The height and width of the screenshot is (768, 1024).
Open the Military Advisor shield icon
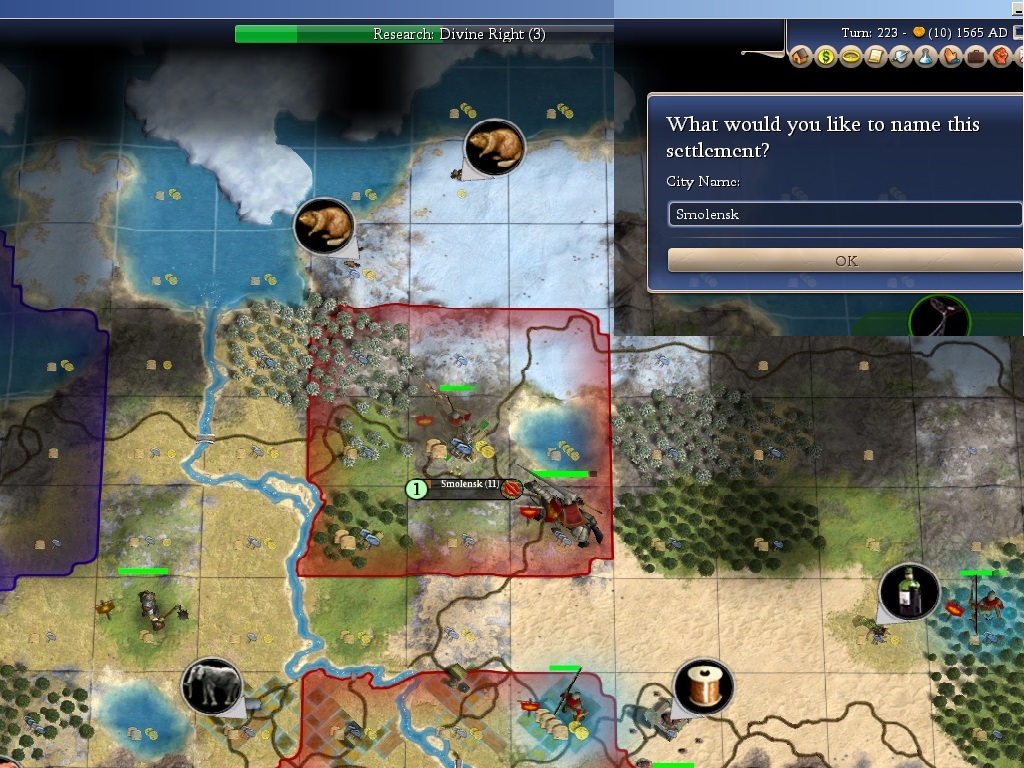(x=901, y=57)
